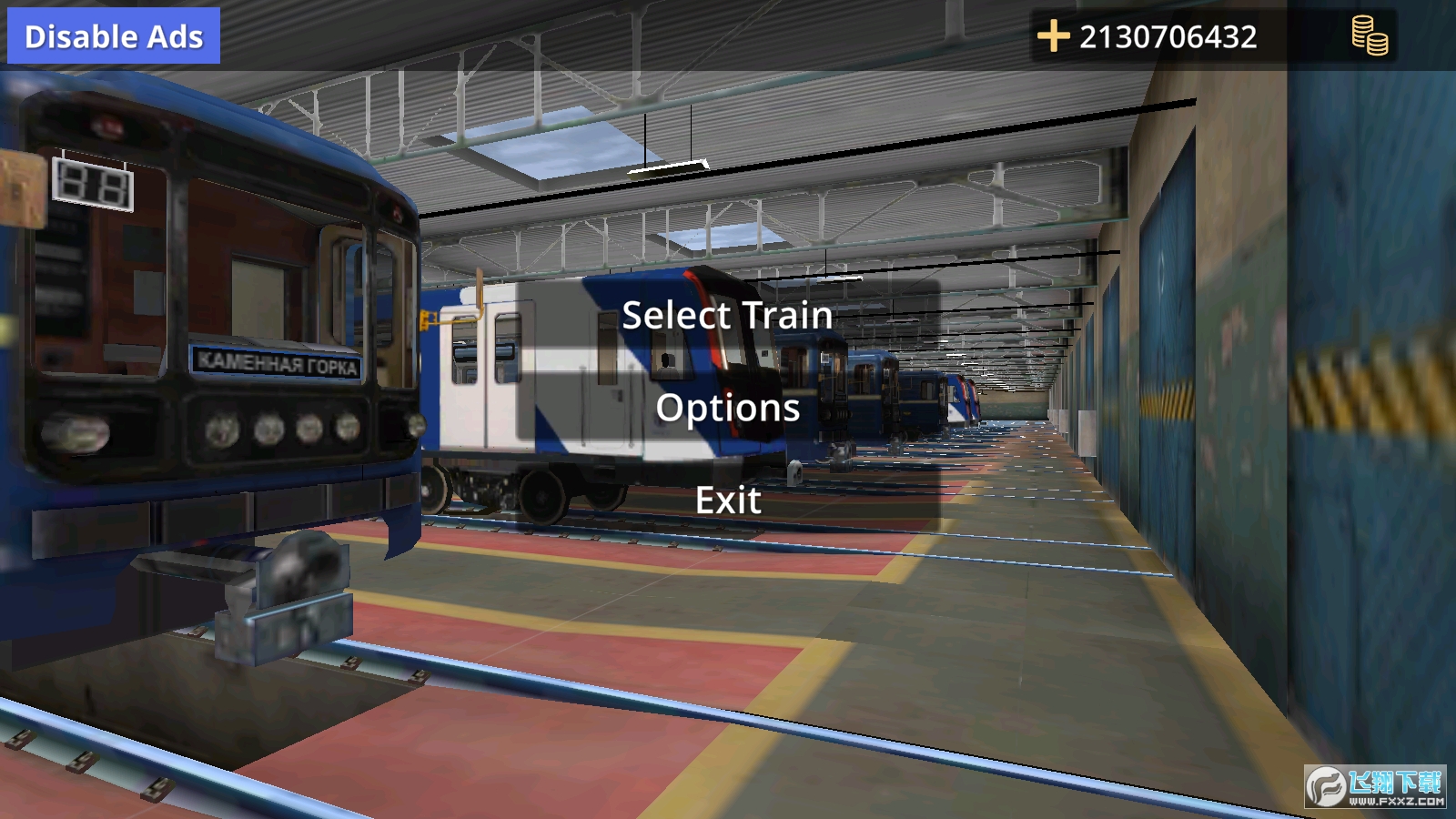Image resolution: width=1456 pixels, height=819 pixels.
Task: Select Train from the main menu
Action: click(x=727, y=316)
